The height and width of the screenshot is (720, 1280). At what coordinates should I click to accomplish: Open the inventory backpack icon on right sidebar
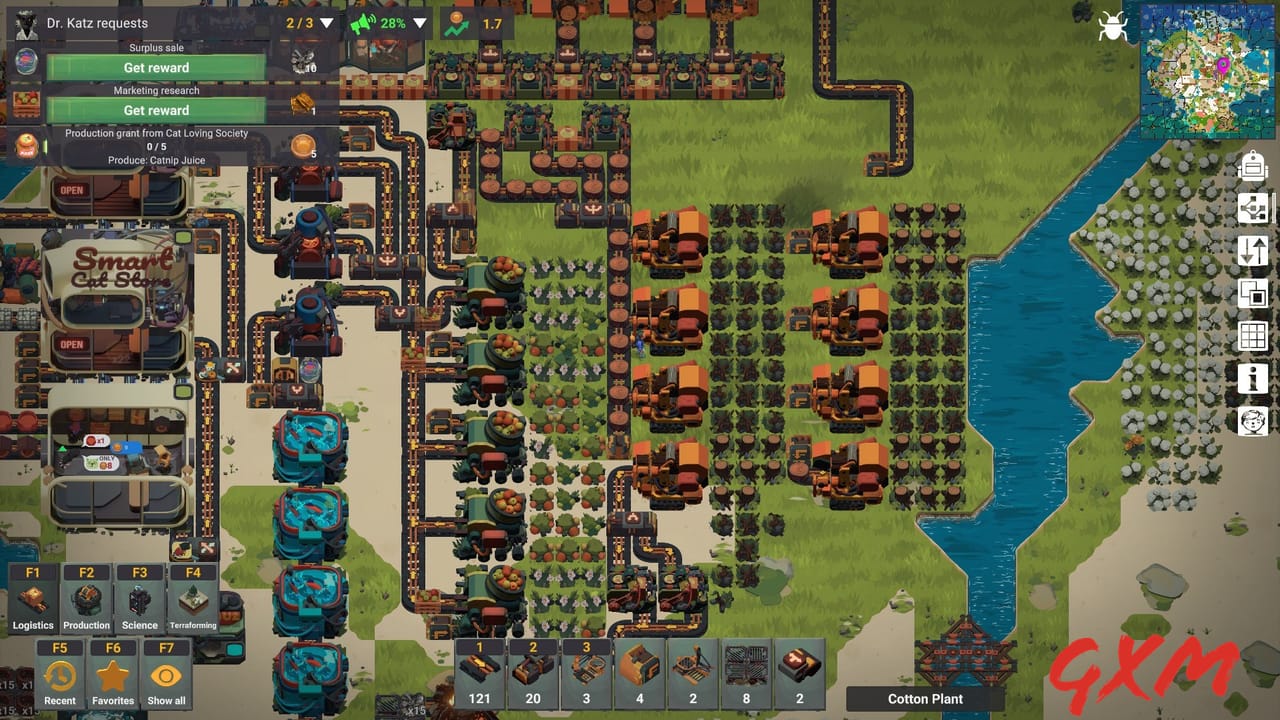point(1252,166)
